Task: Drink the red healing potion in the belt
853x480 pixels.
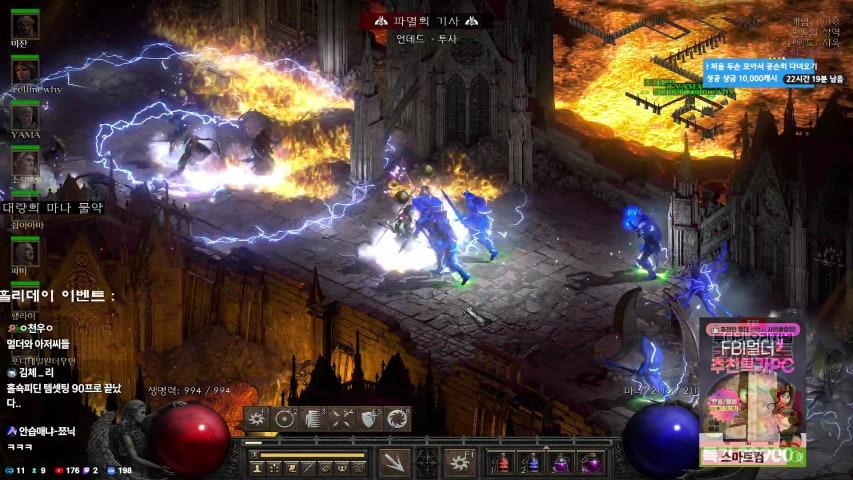Action: tap(502, 463)
